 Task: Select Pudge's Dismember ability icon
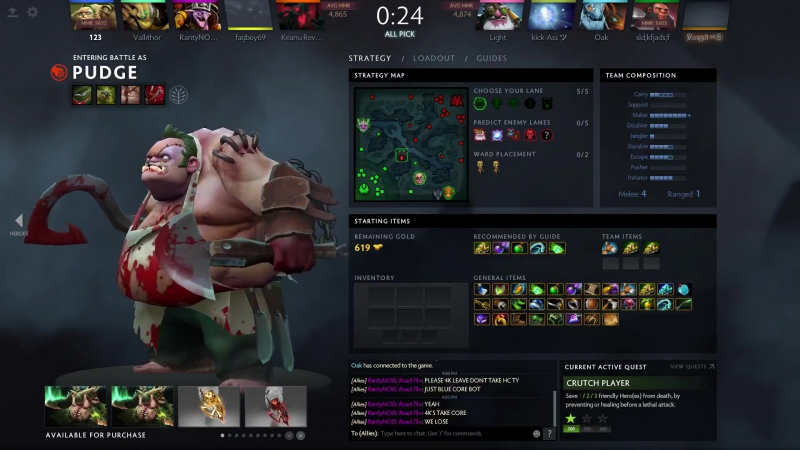pyautogui.click(x=154, y=95)
